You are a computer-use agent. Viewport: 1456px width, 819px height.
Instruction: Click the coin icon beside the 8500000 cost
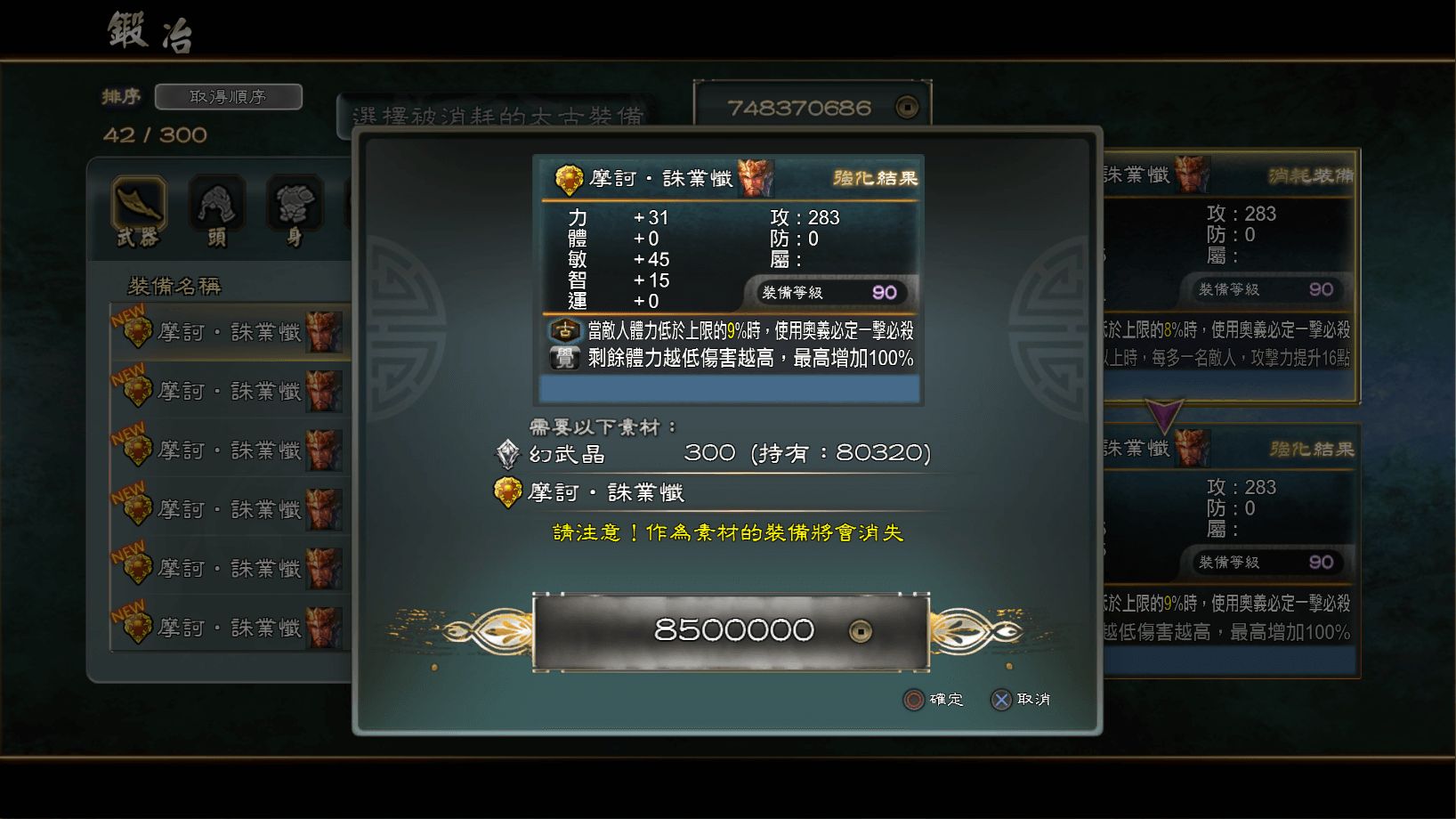860,629
